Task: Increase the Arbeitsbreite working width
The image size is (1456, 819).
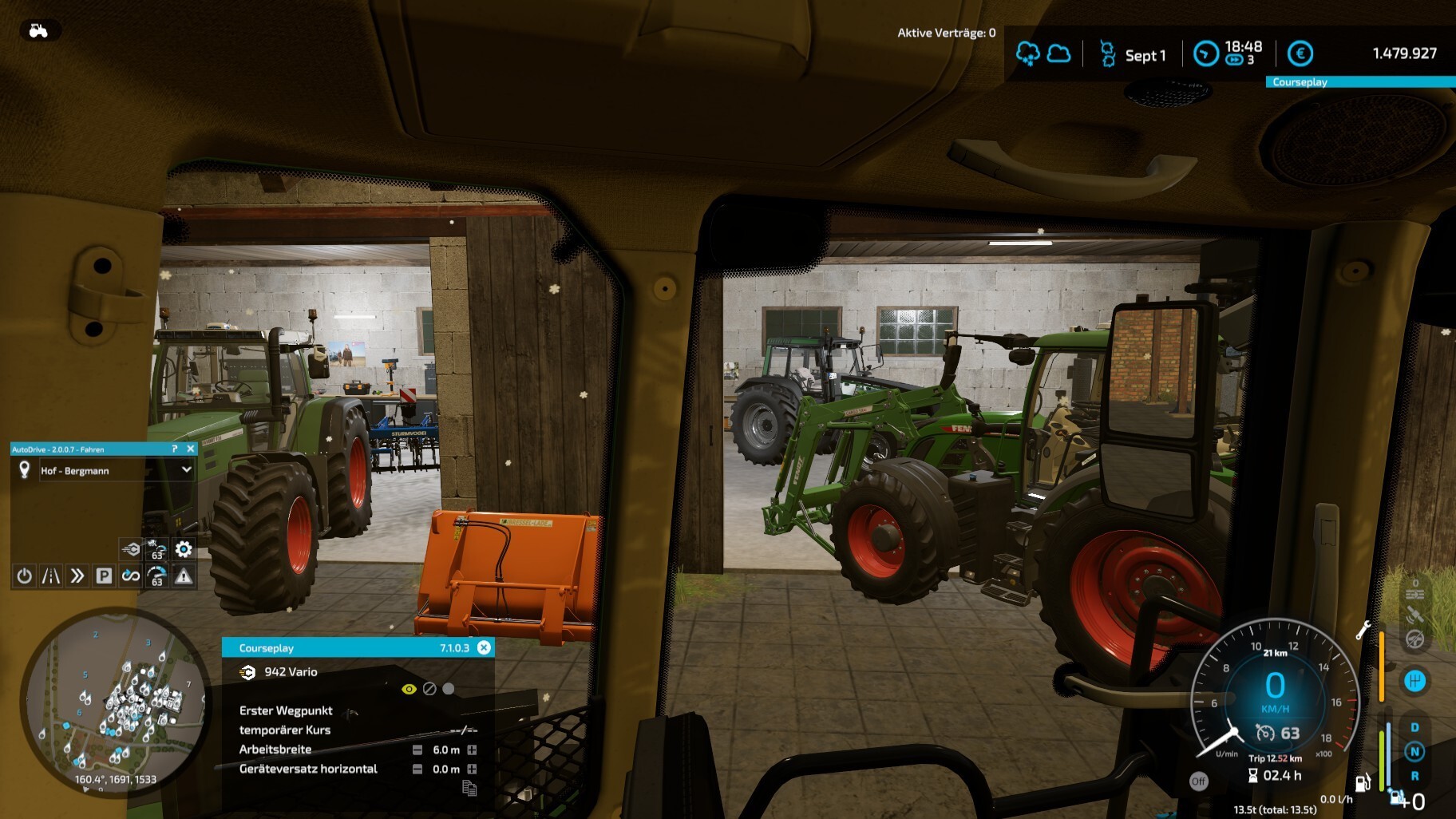Action: coord(472,750)
